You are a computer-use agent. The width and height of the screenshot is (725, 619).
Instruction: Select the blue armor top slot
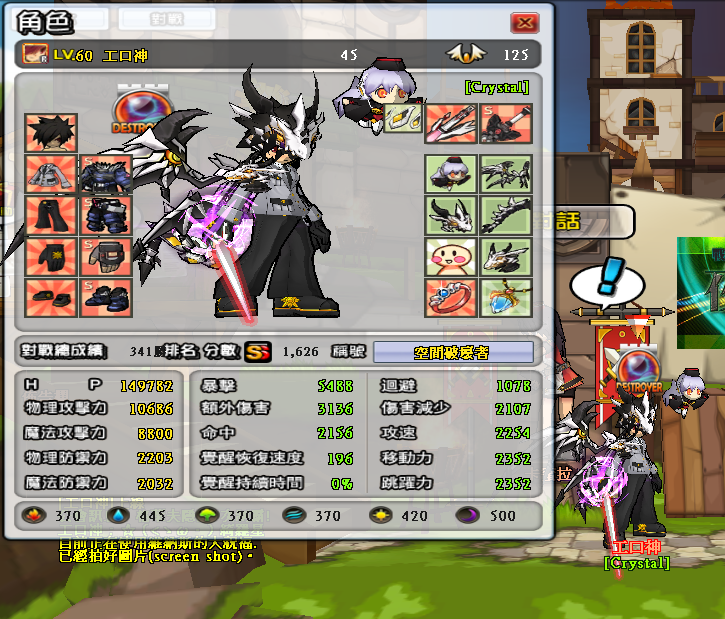tap(106, 174)
